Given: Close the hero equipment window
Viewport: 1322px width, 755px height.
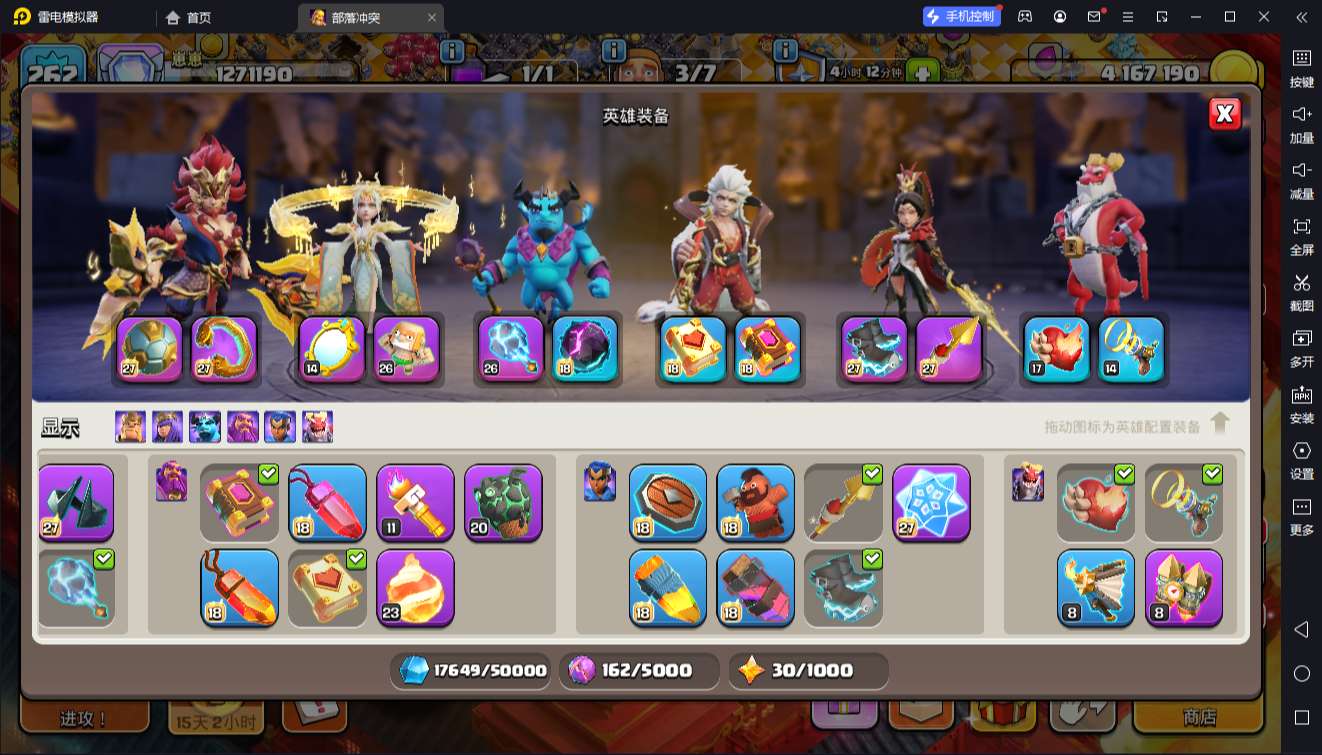Looking at the screenshot, I should click(1224, 114).
